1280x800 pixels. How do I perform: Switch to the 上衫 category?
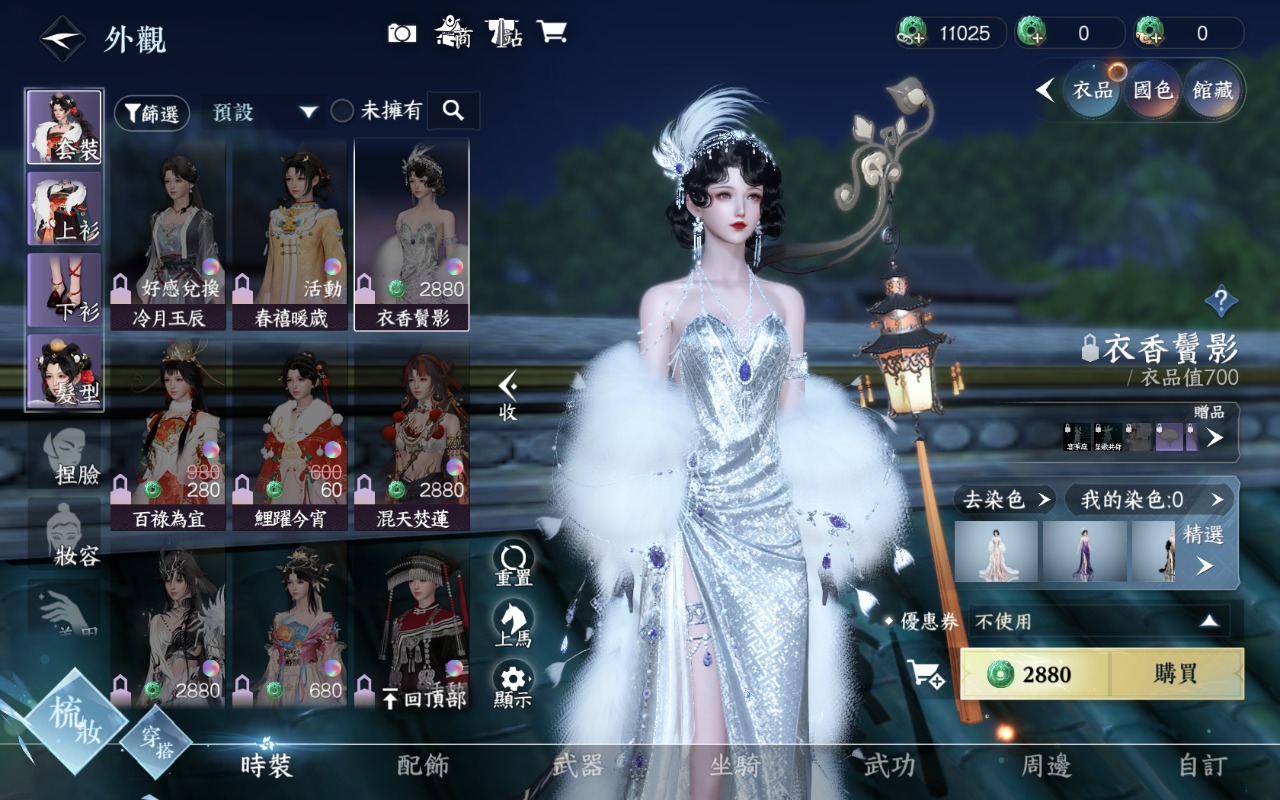coord(64,209)
